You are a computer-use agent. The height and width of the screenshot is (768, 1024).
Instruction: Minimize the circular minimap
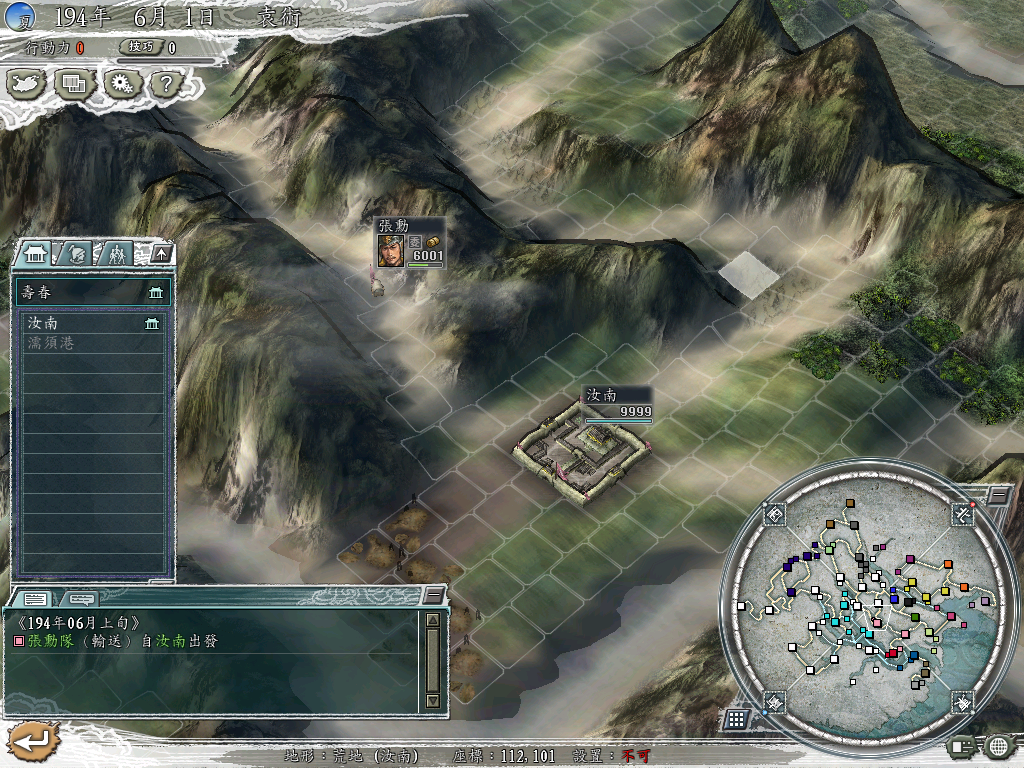click(x=997, y=495)
